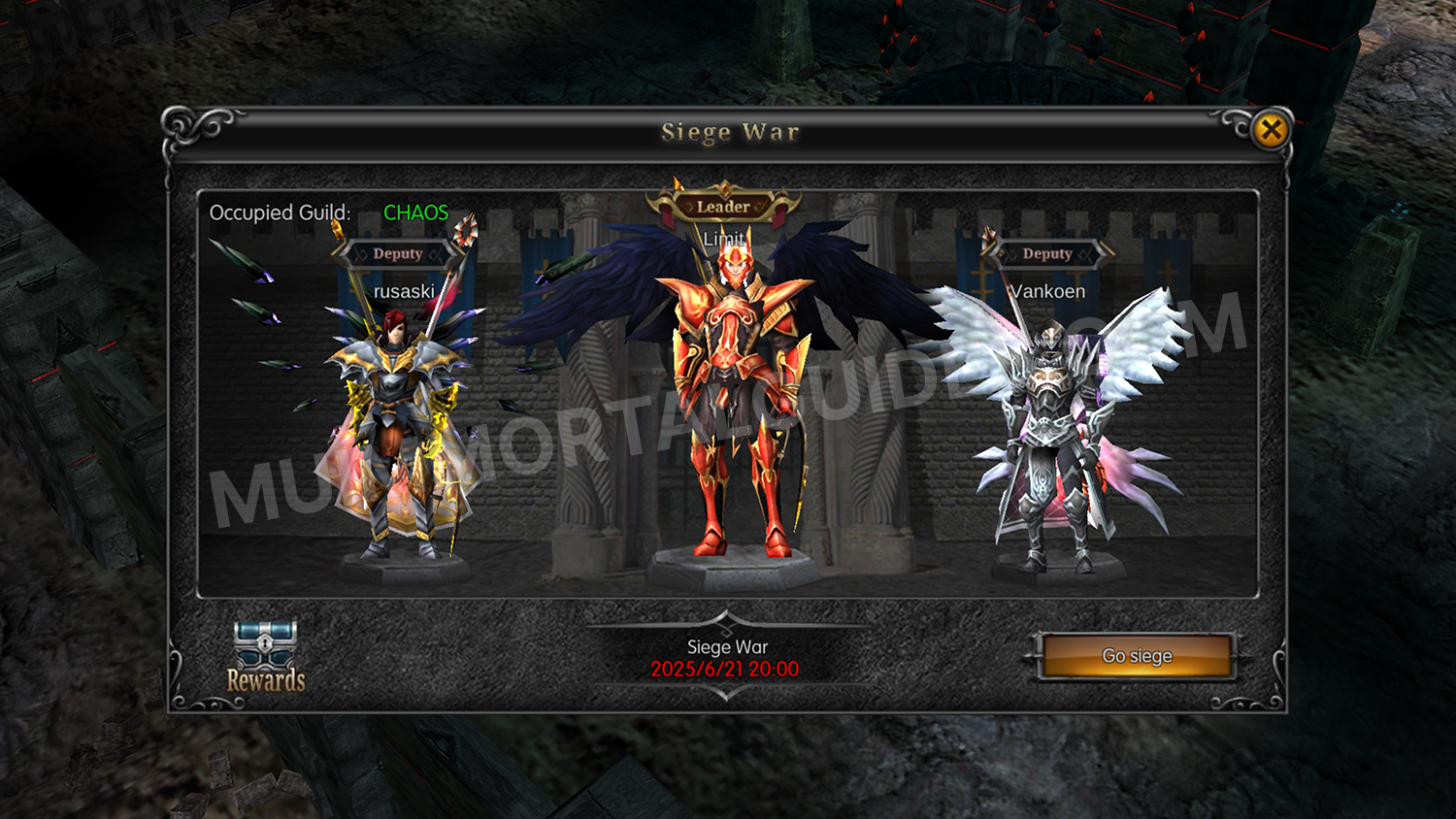Viewport: 1456px width, 819px height.
Task: Click the Deputy banner above Vankoen
Action: 1046,254
